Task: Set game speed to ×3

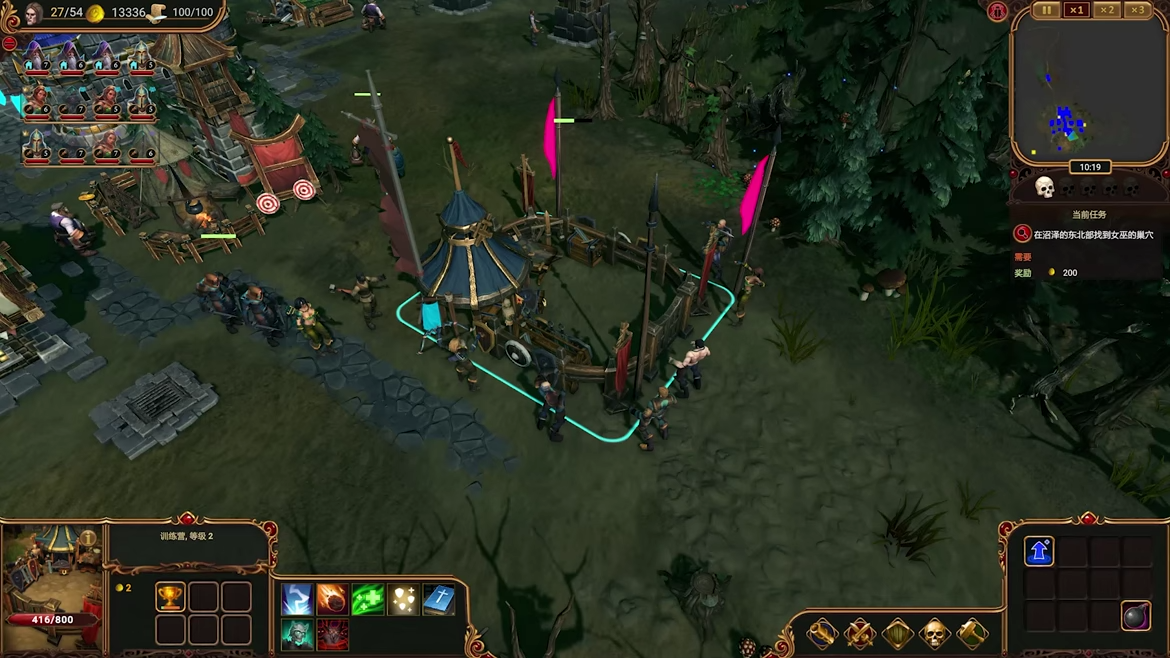Action: click(1137, 10)
